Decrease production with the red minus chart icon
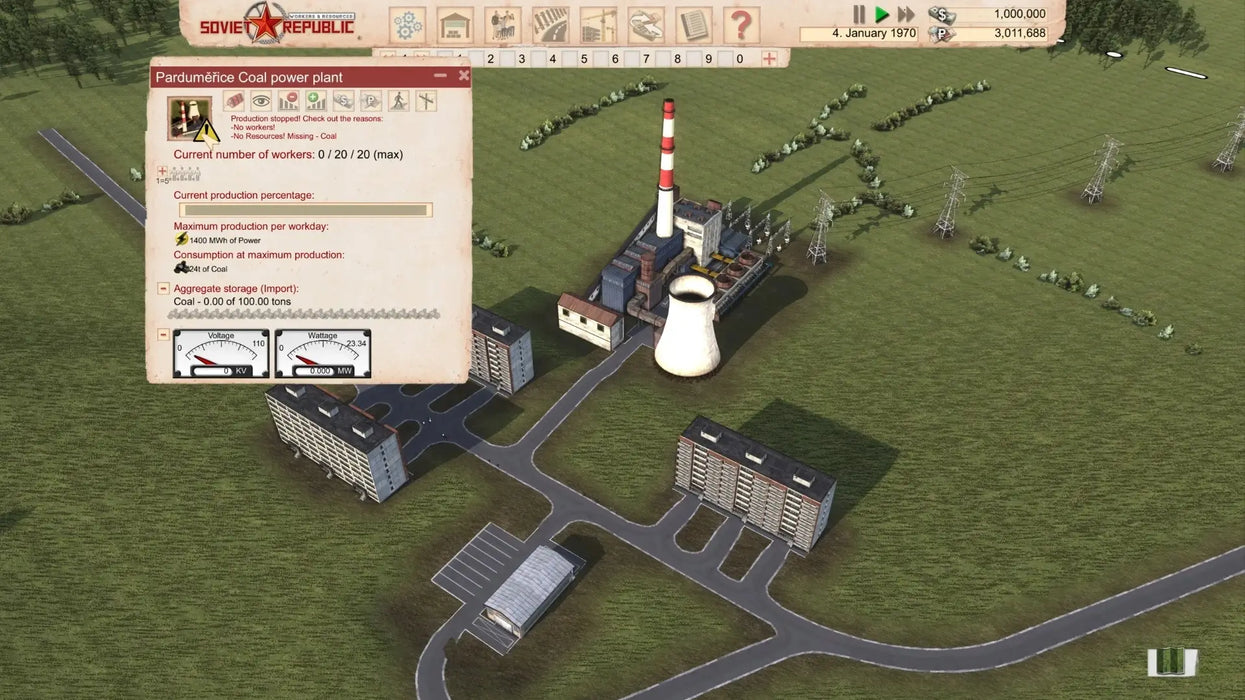The height and width of the screenshot is (700, 1245). (x=288, y=101)
